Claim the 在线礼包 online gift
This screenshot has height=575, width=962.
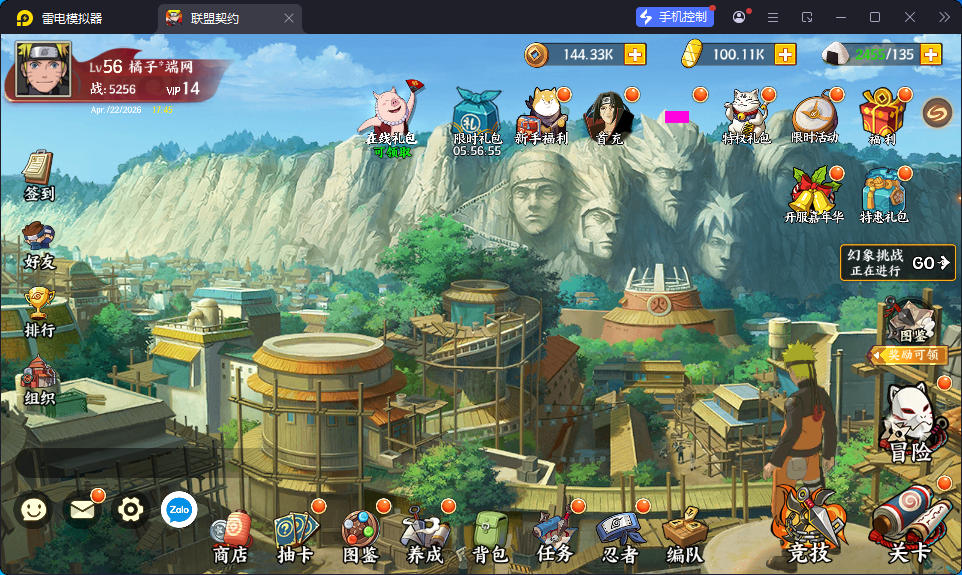point(390,118)
